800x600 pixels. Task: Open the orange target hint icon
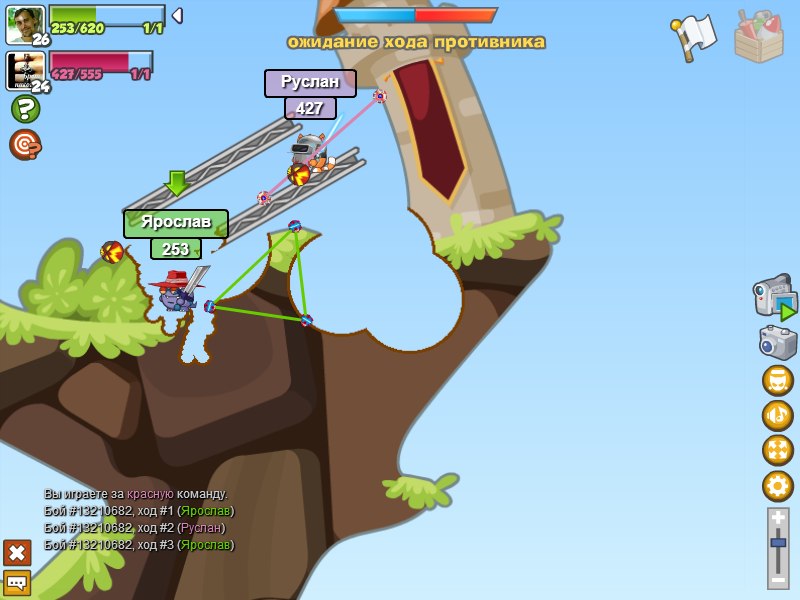pos(25,145)
